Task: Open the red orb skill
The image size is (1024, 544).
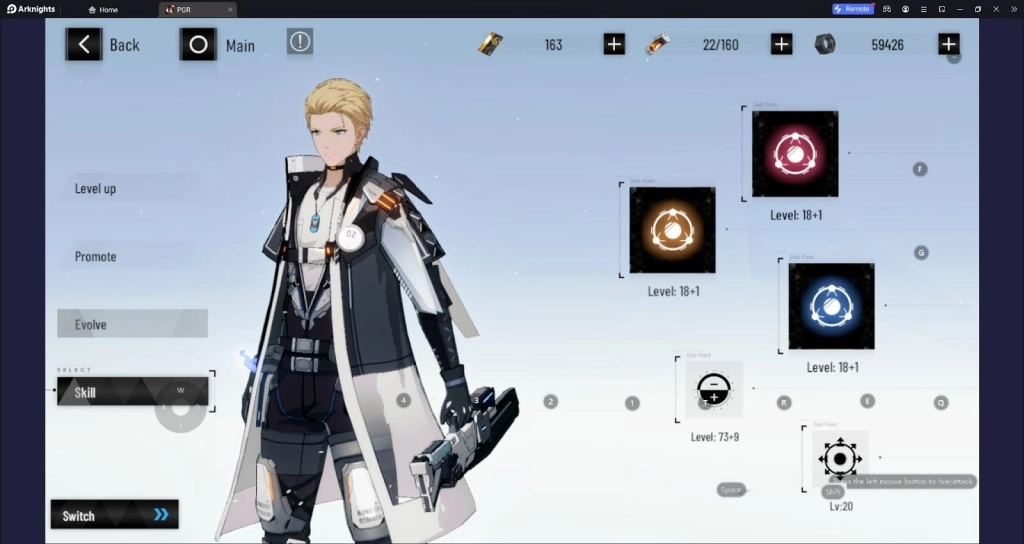Action: [x=795, y=154]
